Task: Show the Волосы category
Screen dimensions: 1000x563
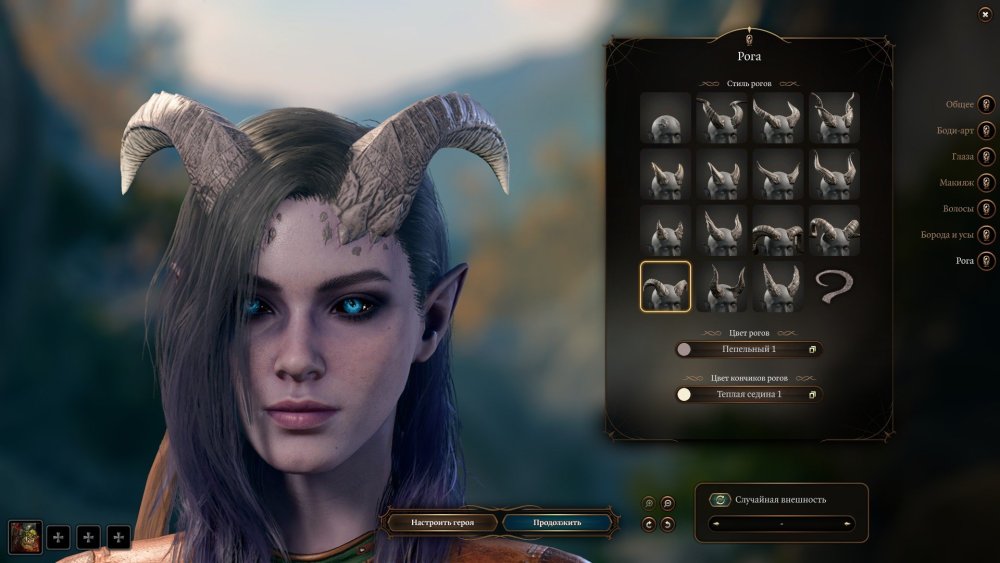Action: (x=986, y=209)
